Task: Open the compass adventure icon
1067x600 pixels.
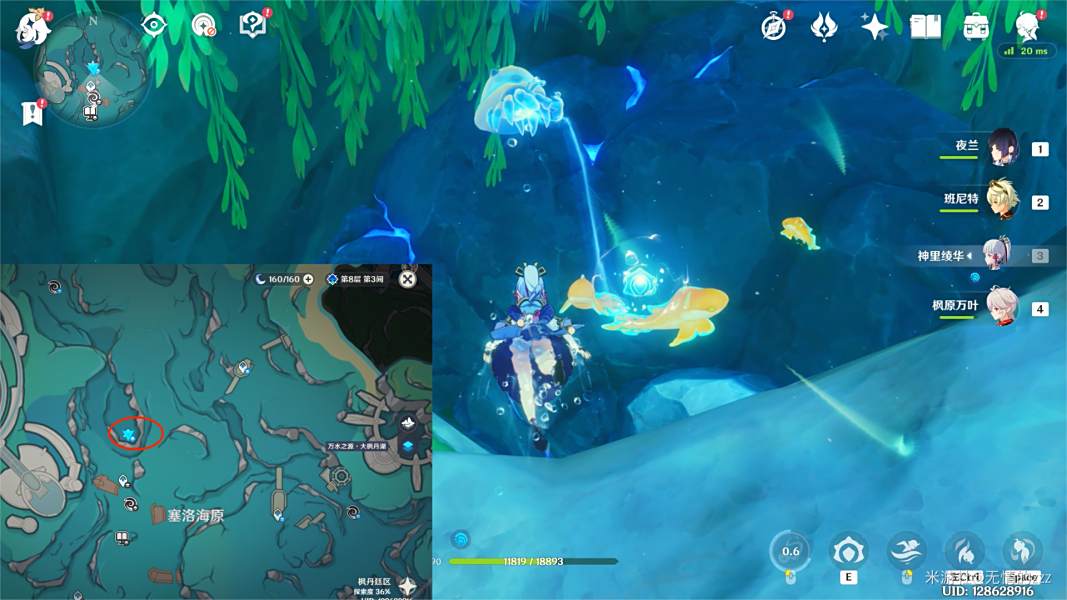Action: click(x=773, y=26)
